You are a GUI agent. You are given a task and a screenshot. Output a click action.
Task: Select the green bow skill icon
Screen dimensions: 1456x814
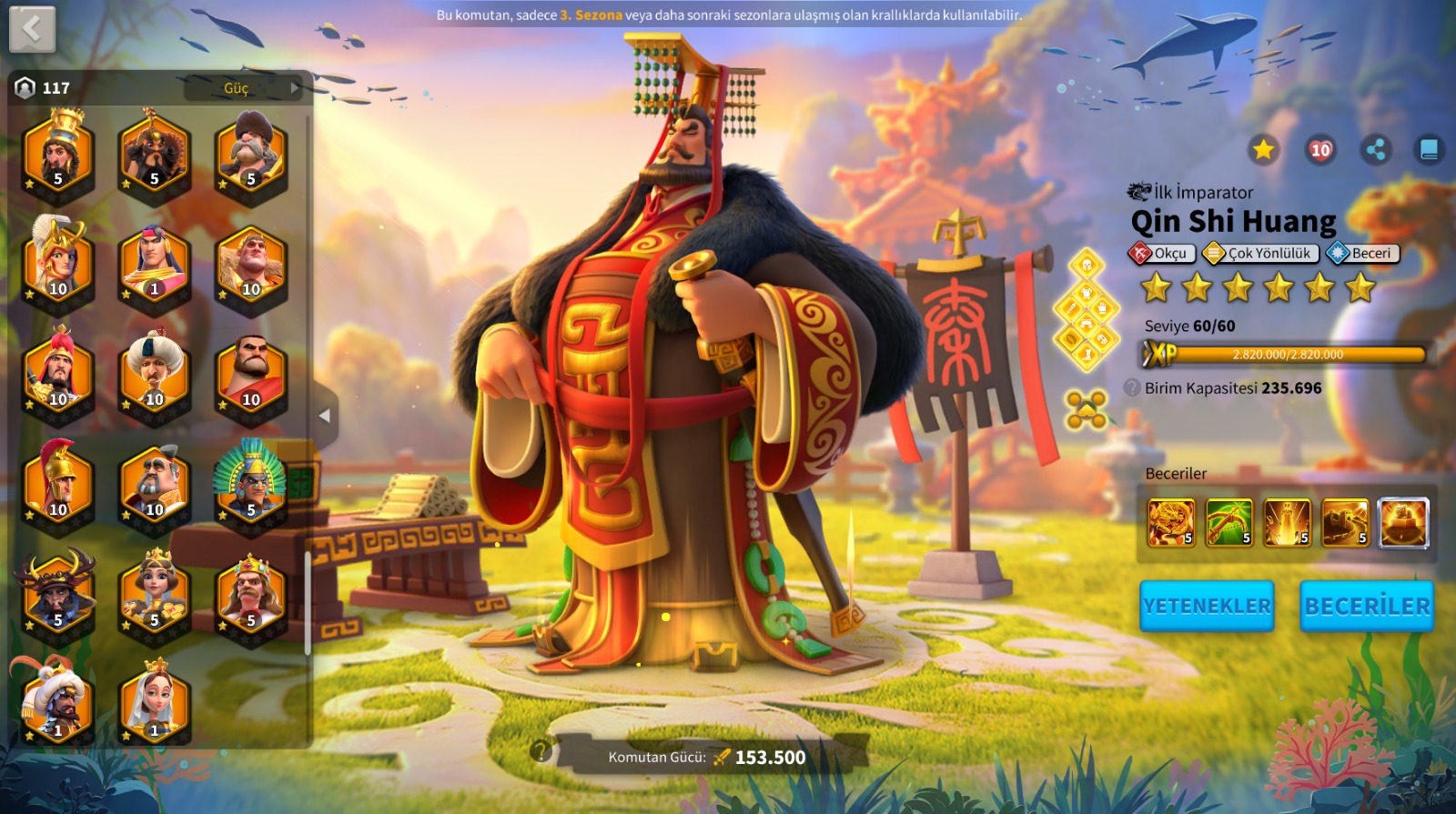click(1229, 523)
